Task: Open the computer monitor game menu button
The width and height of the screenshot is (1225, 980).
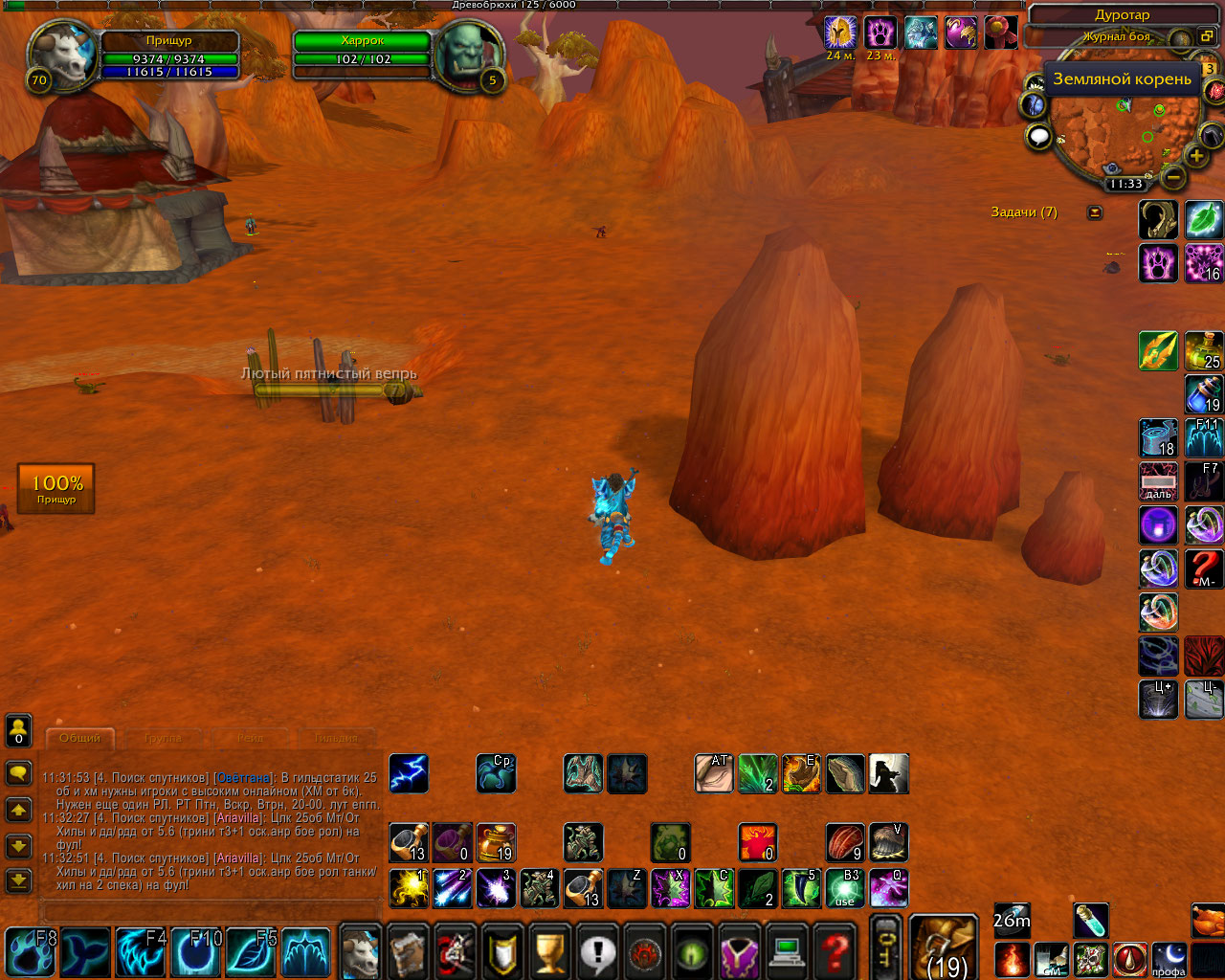Action: (788, 951)
